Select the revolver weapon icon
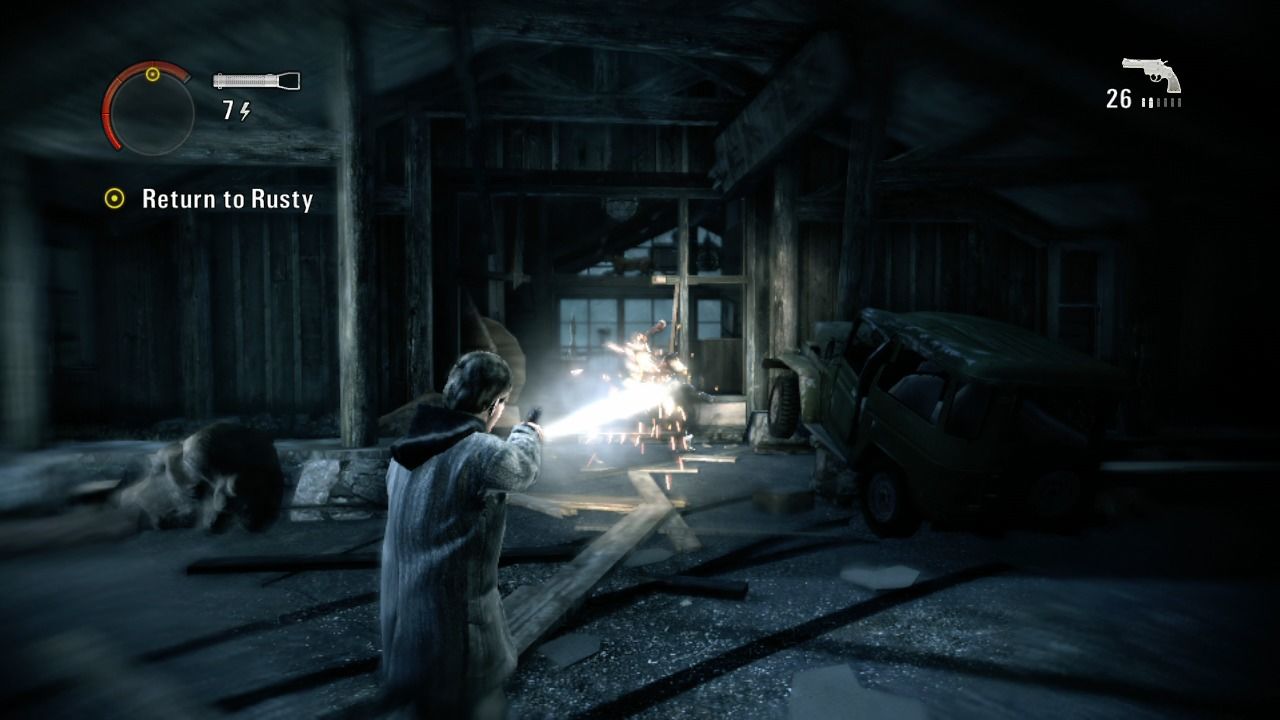This screenshot has width=1280, height=720. tap(1151, 75)
